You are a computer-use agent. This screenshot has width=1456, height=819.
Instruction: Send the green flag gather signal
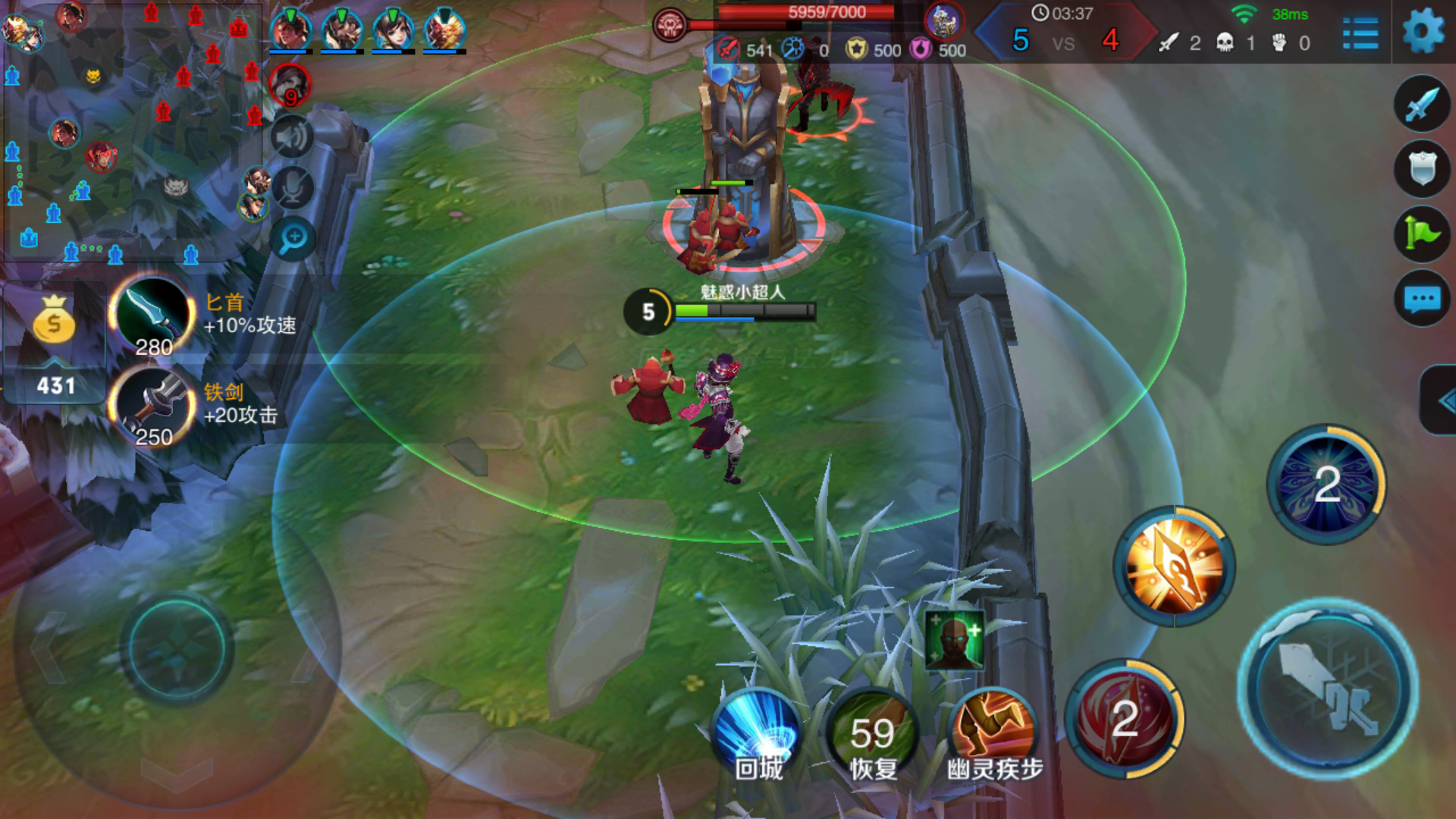[x=1422, y=234]
